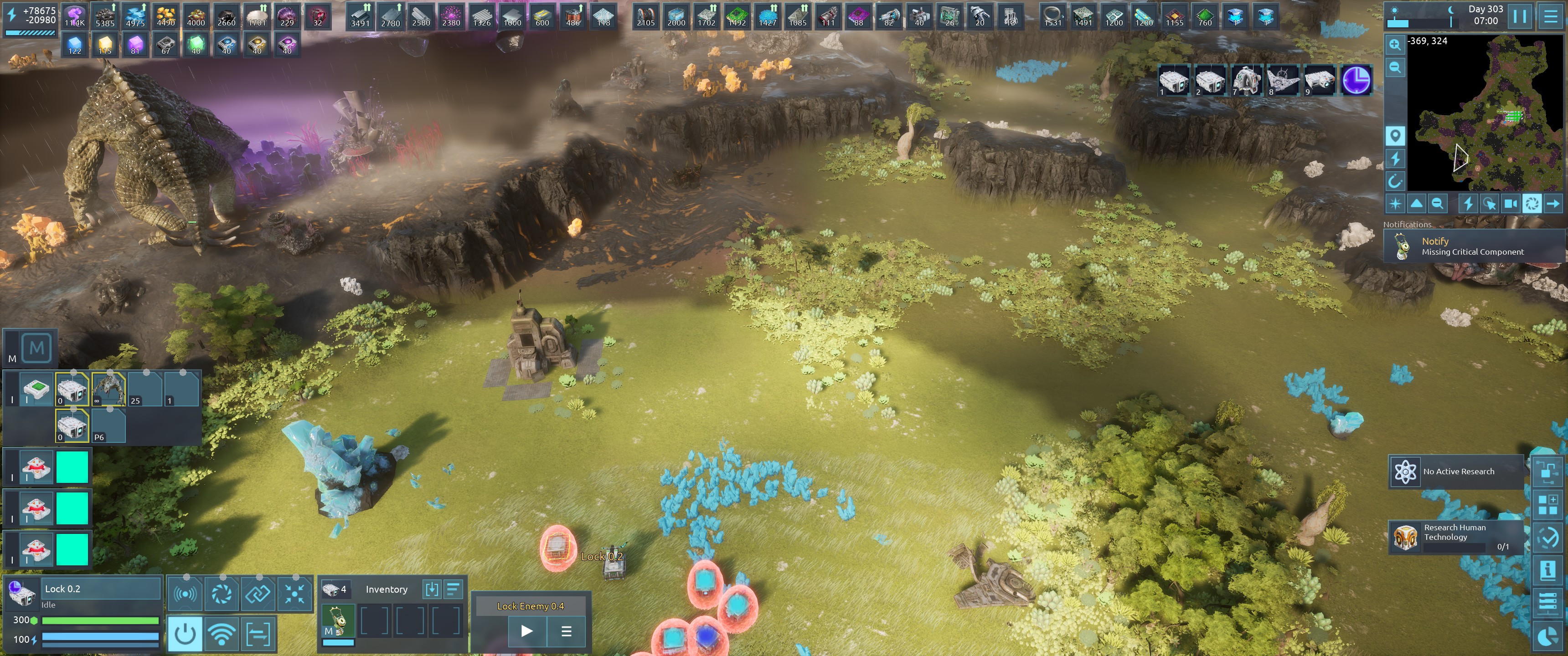Screen dimensions: 1568x656
Task: Select the inventory slot holding the component
Action: 338,621
